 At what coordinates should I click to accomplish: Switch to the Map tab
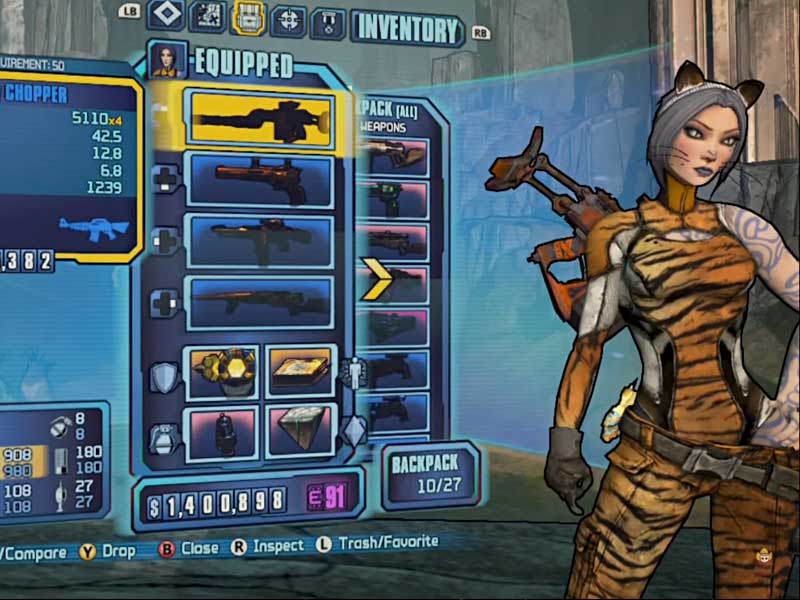pyautogui.click(x=207, y=16)
